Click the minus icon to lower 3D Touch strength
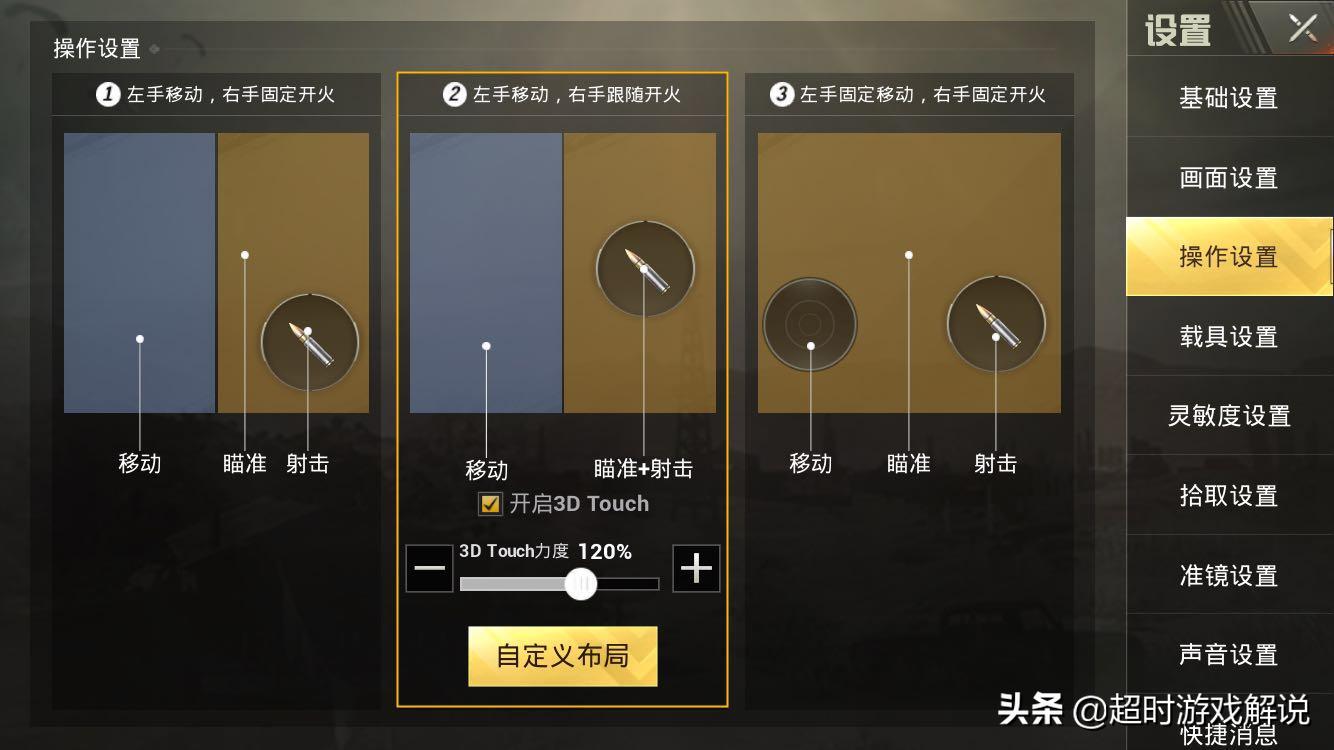This screenshot has height=750, width=1334. point(428,568)
